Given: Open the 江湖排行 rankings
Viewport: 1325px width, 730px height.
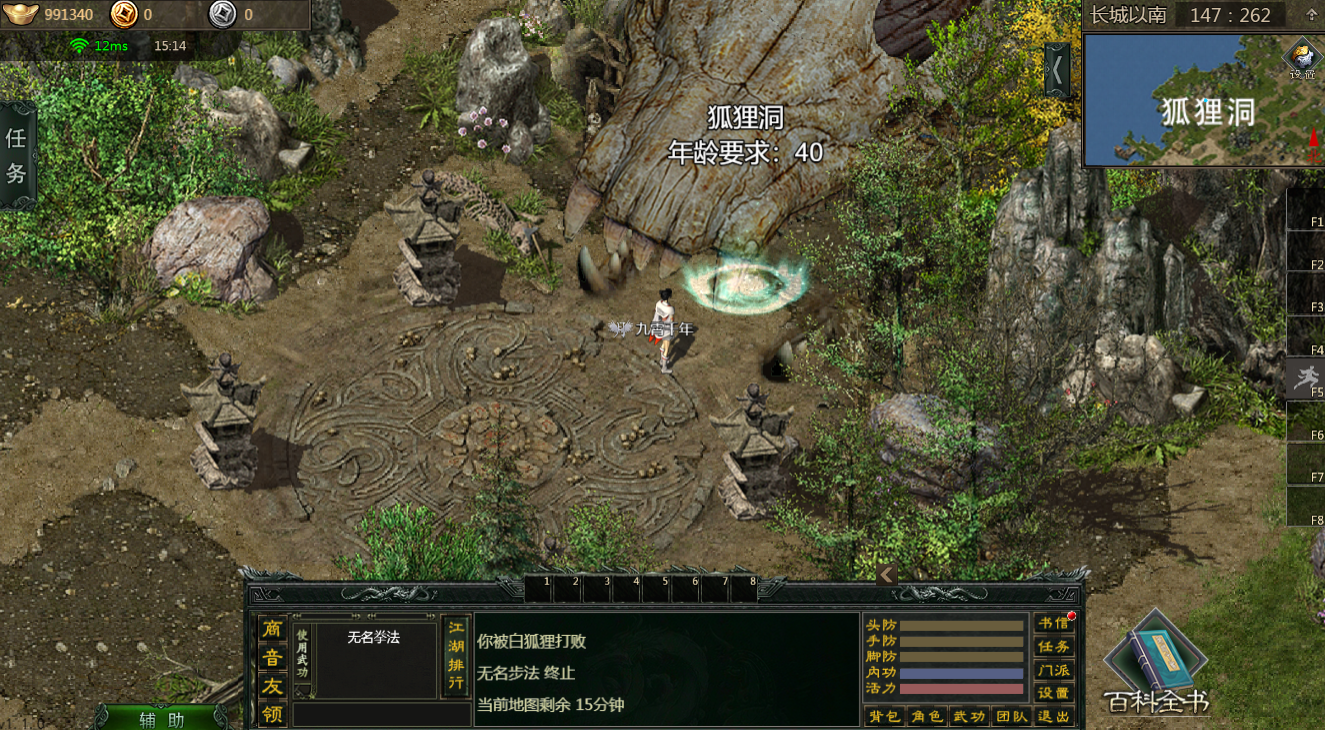Looking at the screenshot, I should (x=456, y=656).
